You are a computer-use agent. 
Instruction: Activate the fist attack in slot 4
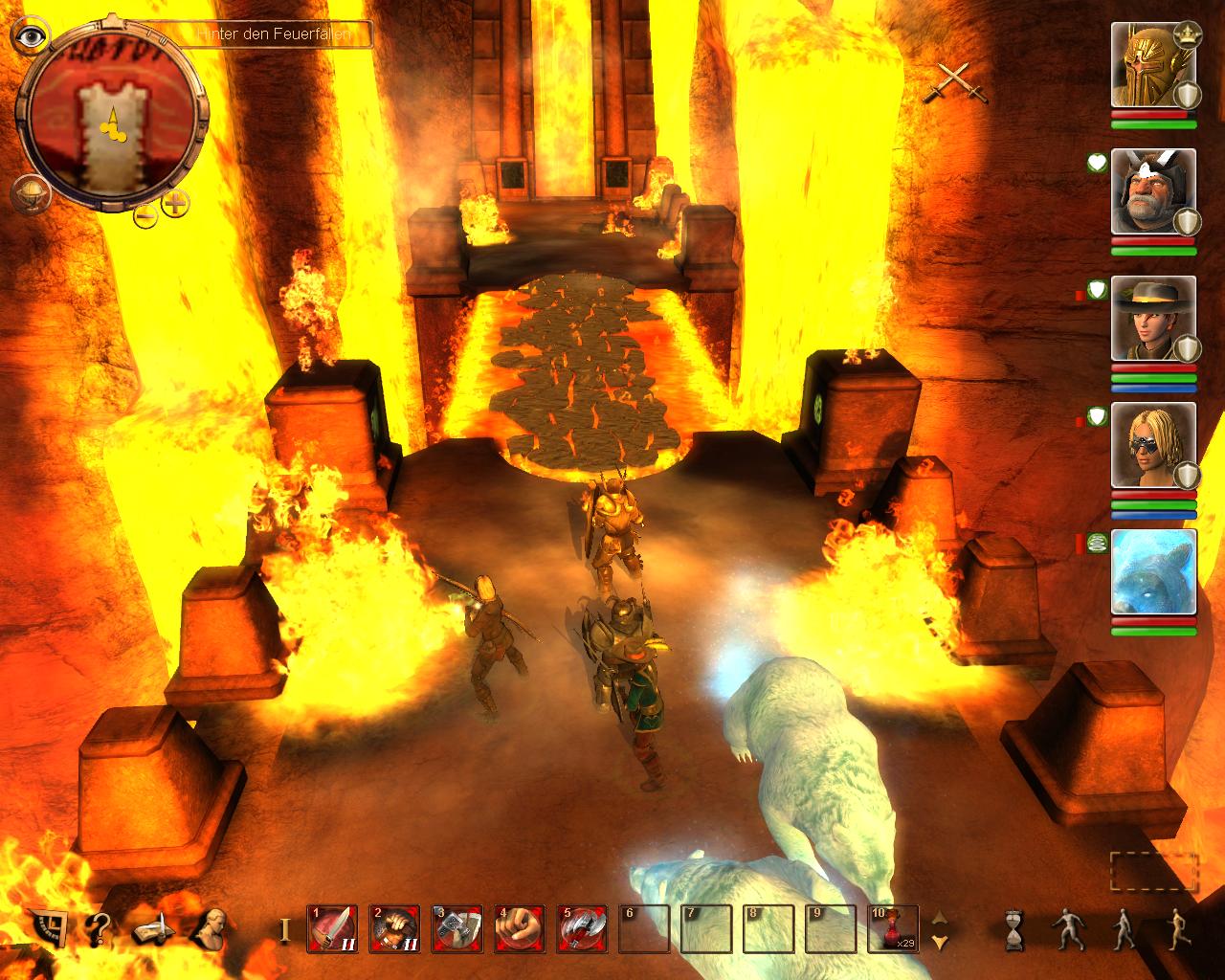coord(519,928)
